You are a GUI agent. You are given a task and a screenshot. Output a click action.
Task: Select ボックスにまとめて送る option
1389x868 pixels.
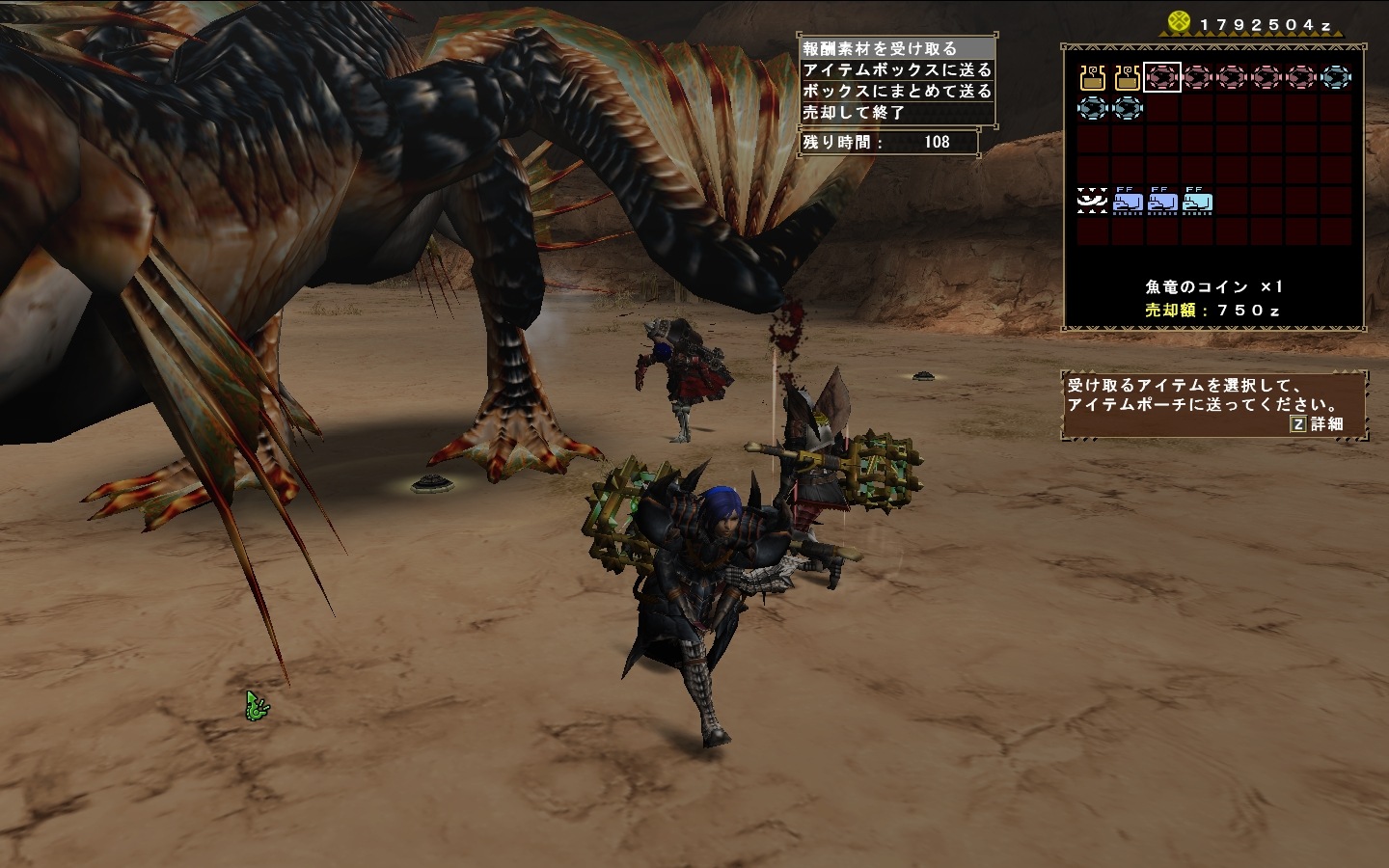897,91
